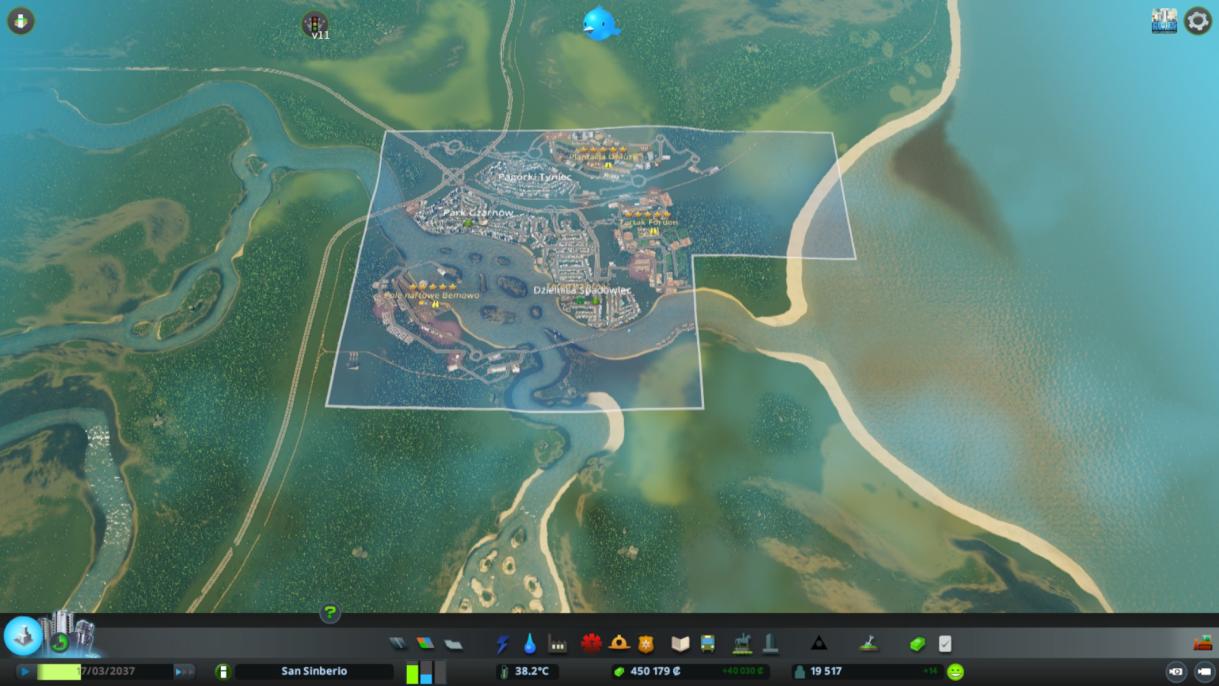Toggle the simulation play/pause button
This screenshot has width=1219, height=686.
(x=25, y=672)
